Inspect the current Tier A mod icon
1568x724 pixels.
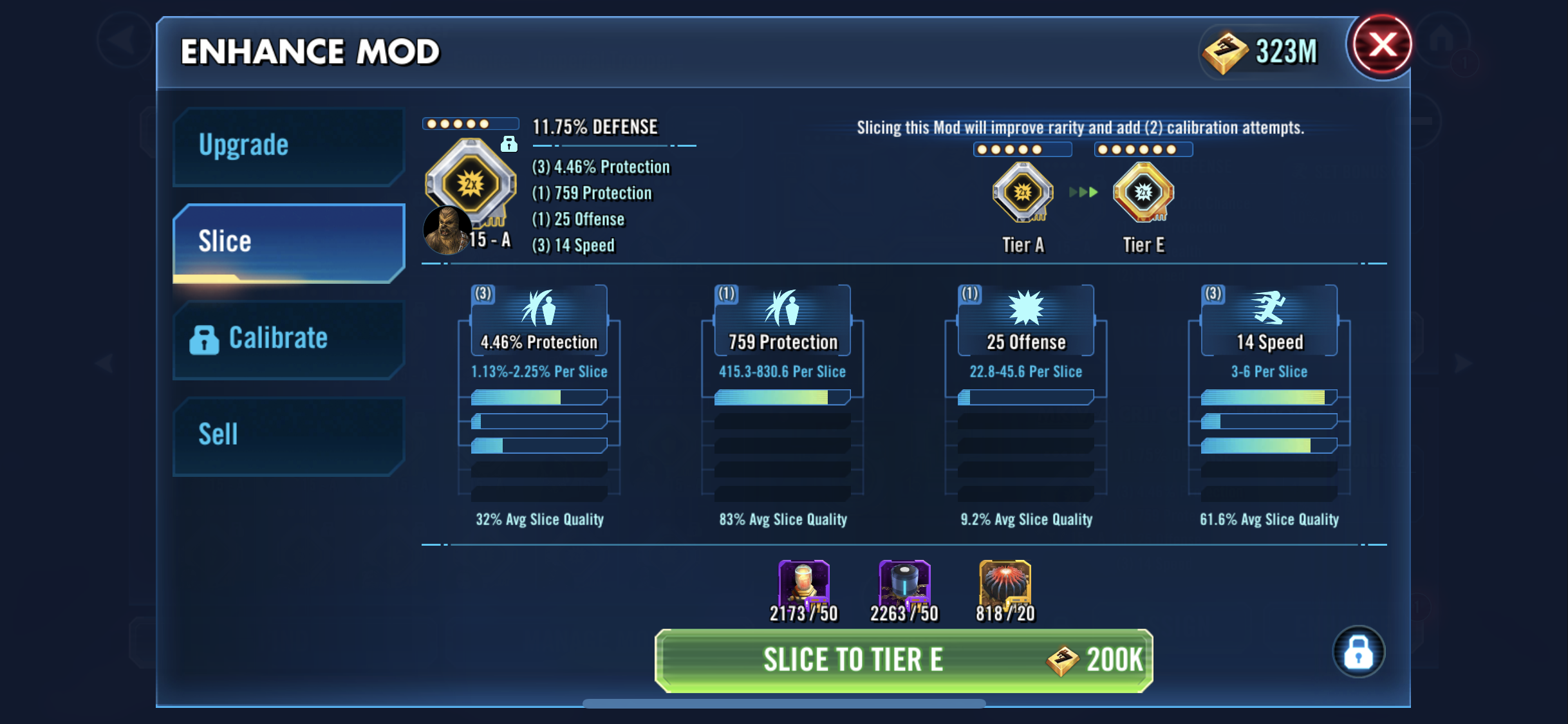[1023, 192]
